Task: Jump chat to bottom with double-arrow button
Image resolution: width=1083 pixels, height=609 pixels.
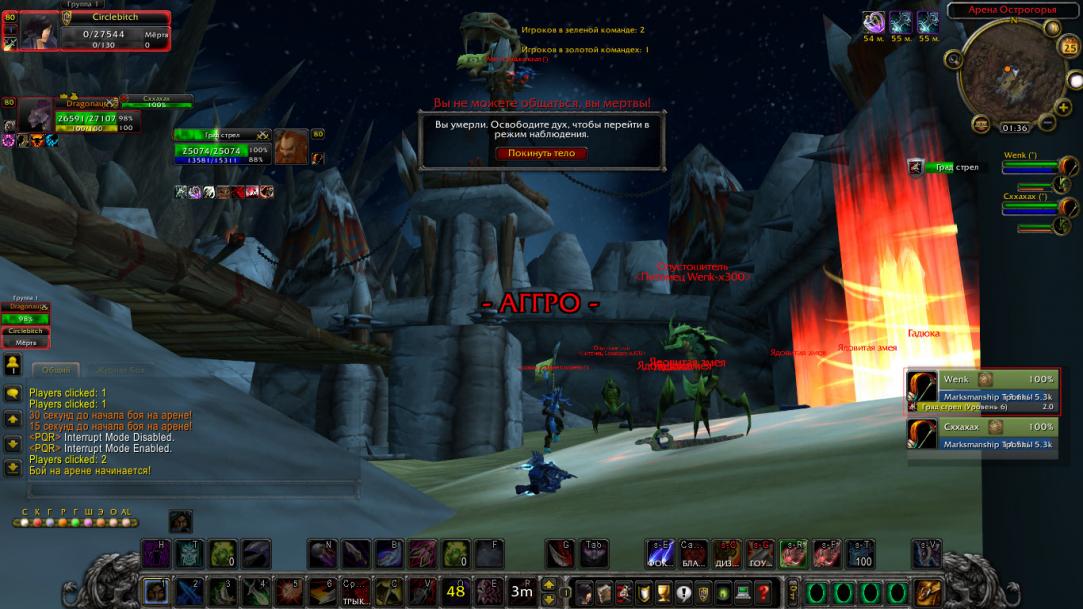Action: 13,467
